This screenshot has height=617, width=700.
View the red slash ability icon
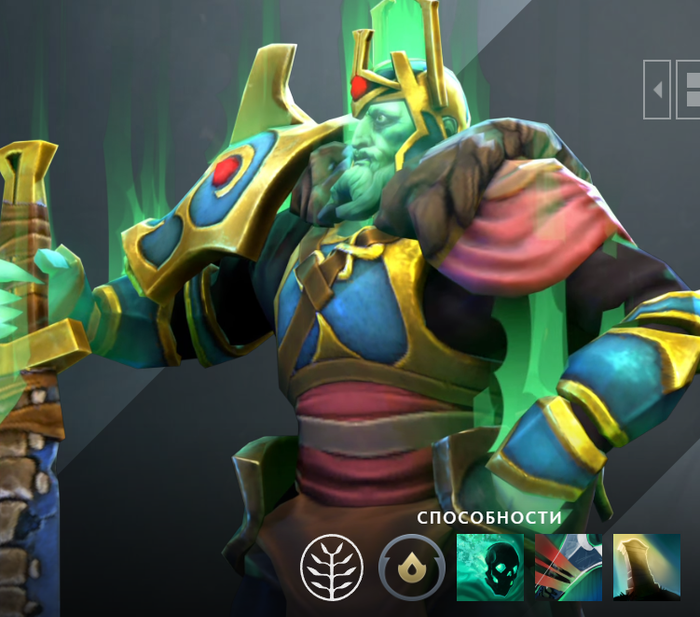pos(568,567)
